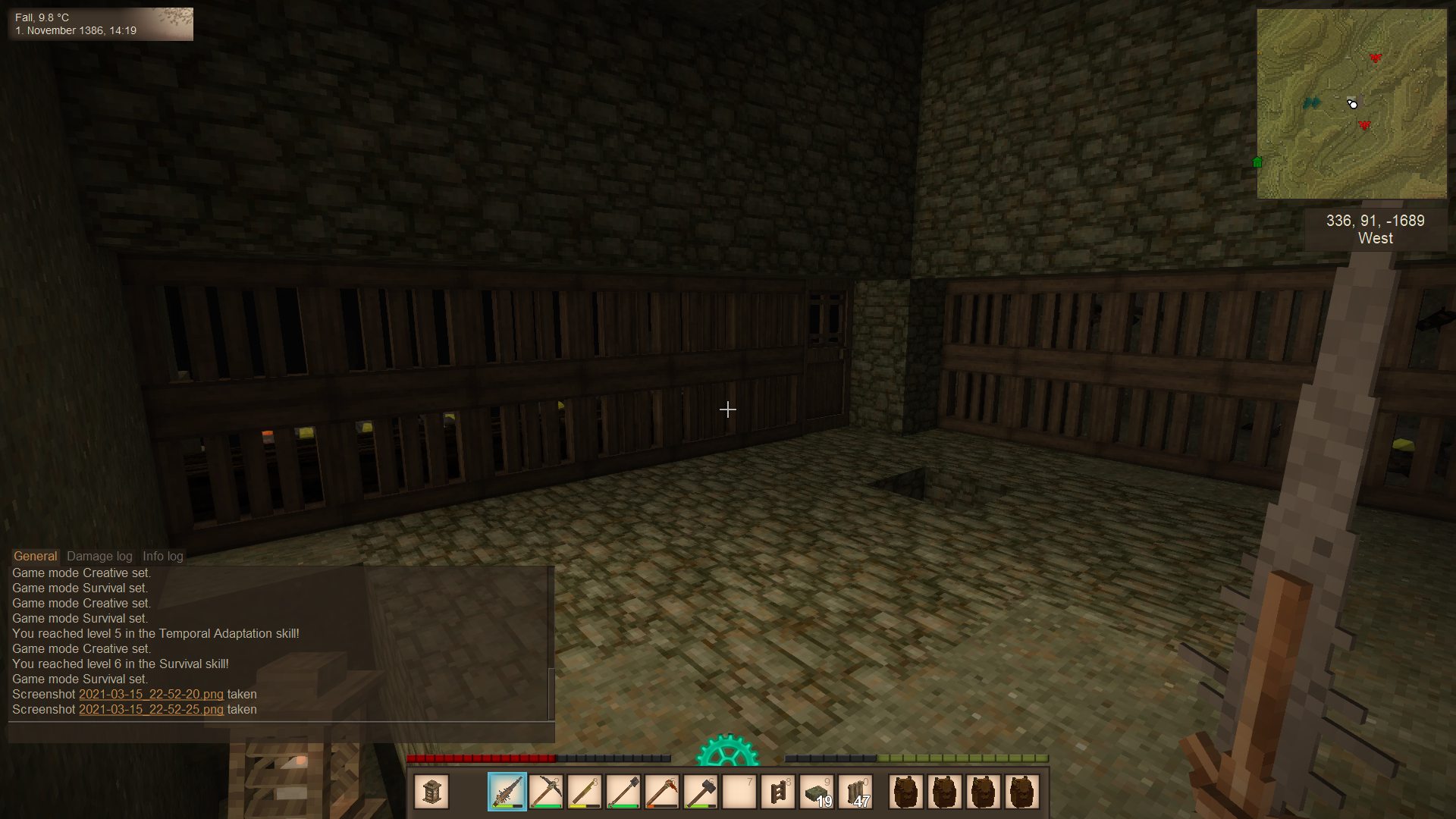Click the teal gear temporal stability icon
The height and width of the screenshot is (819, 1456).
[727, 751]
